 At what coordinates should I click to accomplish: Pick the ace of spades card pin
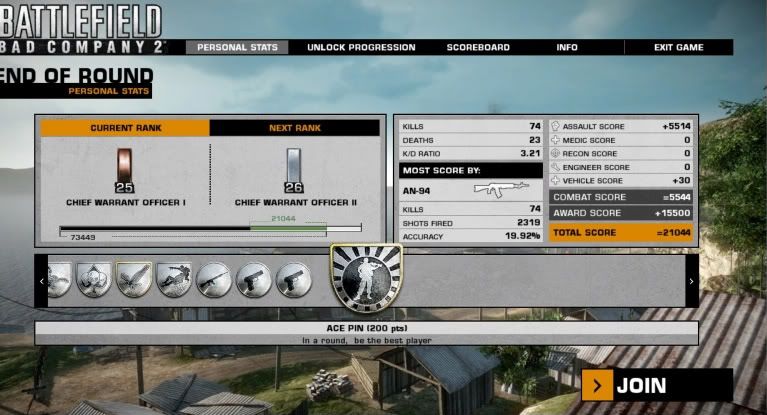(x=94, y=281)
